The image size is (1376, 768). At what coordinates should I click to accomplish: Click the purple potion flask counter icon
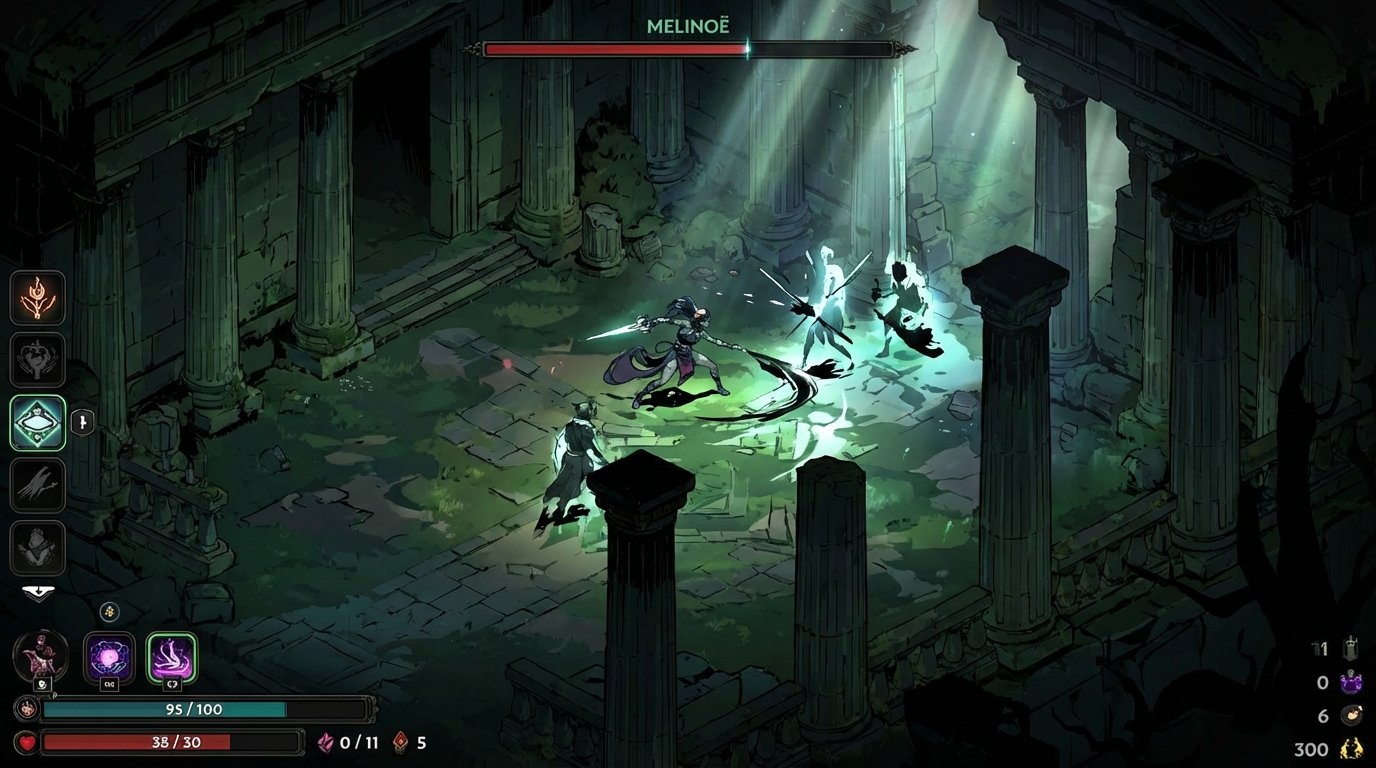pyautogui.click(x=1351, y=684)
